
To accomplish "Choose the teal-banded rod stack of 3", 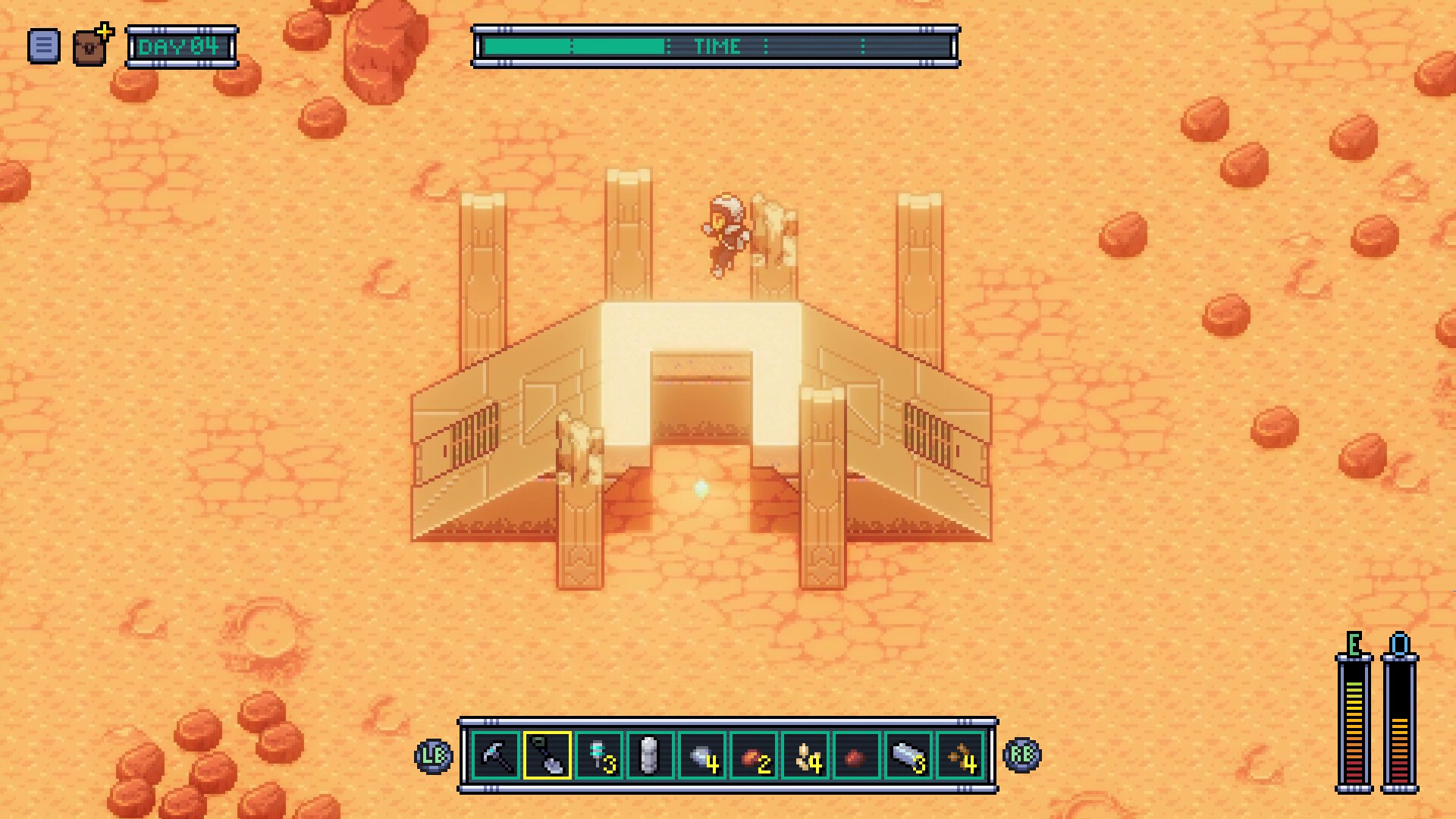I will pos(599,755).
